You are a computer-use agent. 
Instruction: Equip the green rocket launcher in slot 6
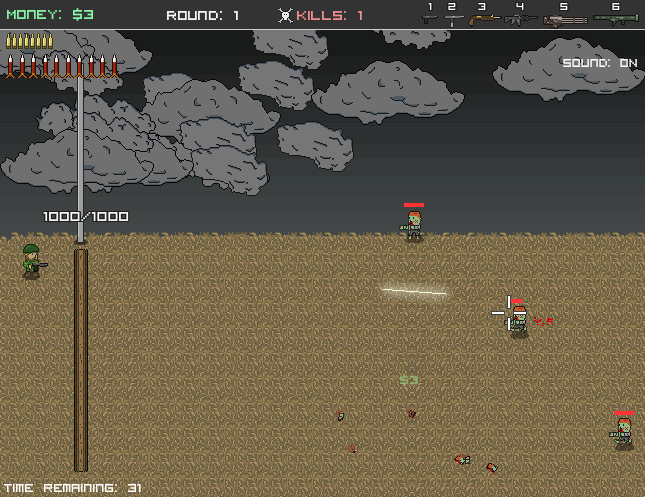615,18
